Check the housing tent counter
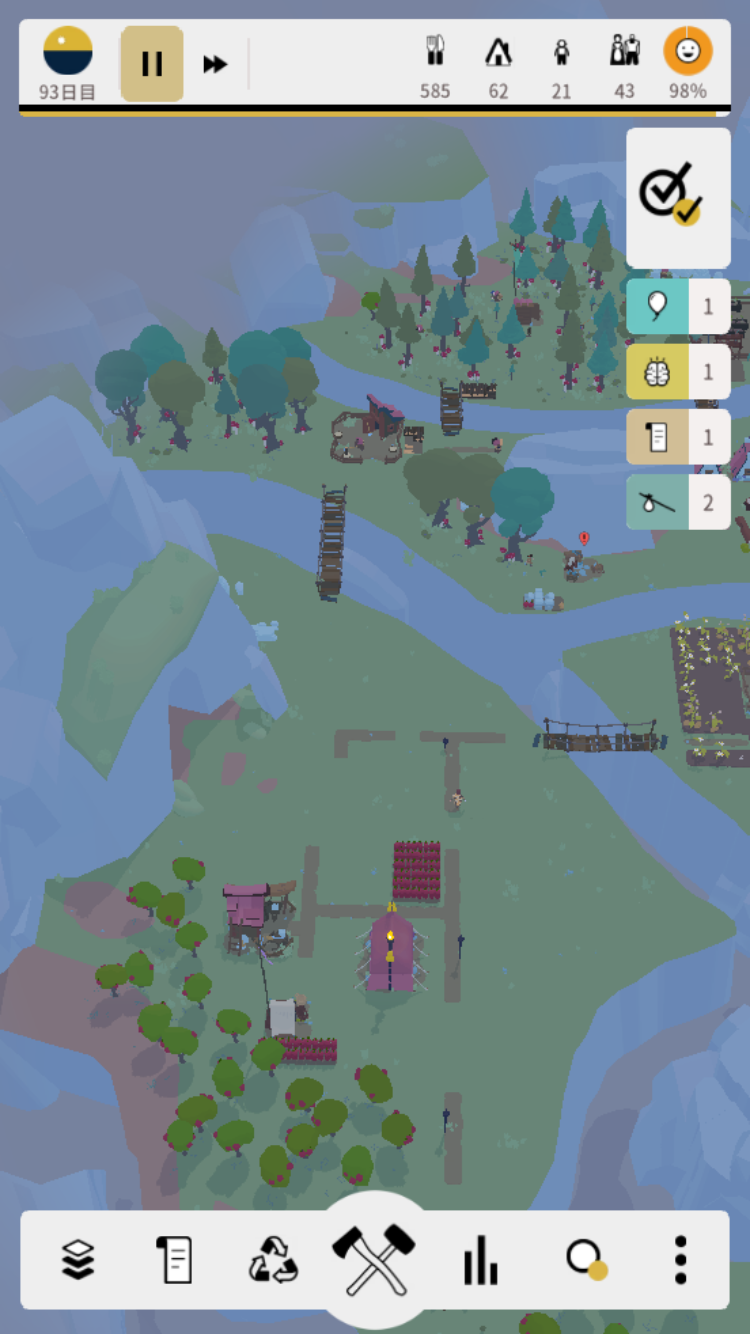Screen dimensions: 750x1334 [x=498, y=64]
